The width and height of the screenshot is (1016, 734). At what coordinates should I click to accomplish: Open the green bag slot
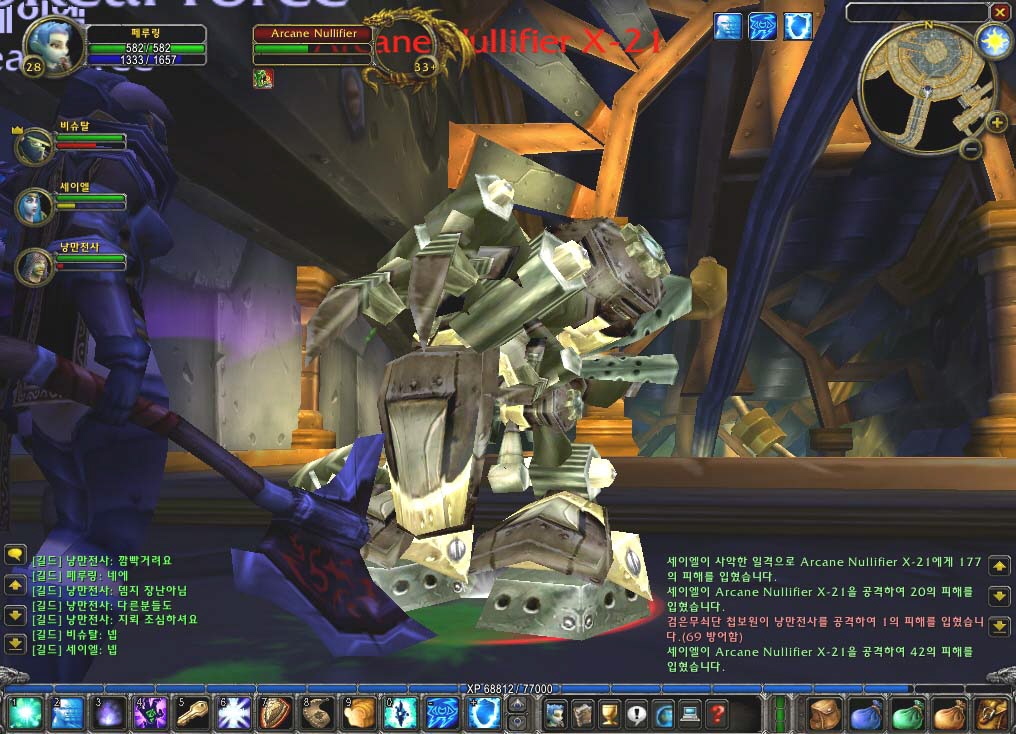[907, 713]
